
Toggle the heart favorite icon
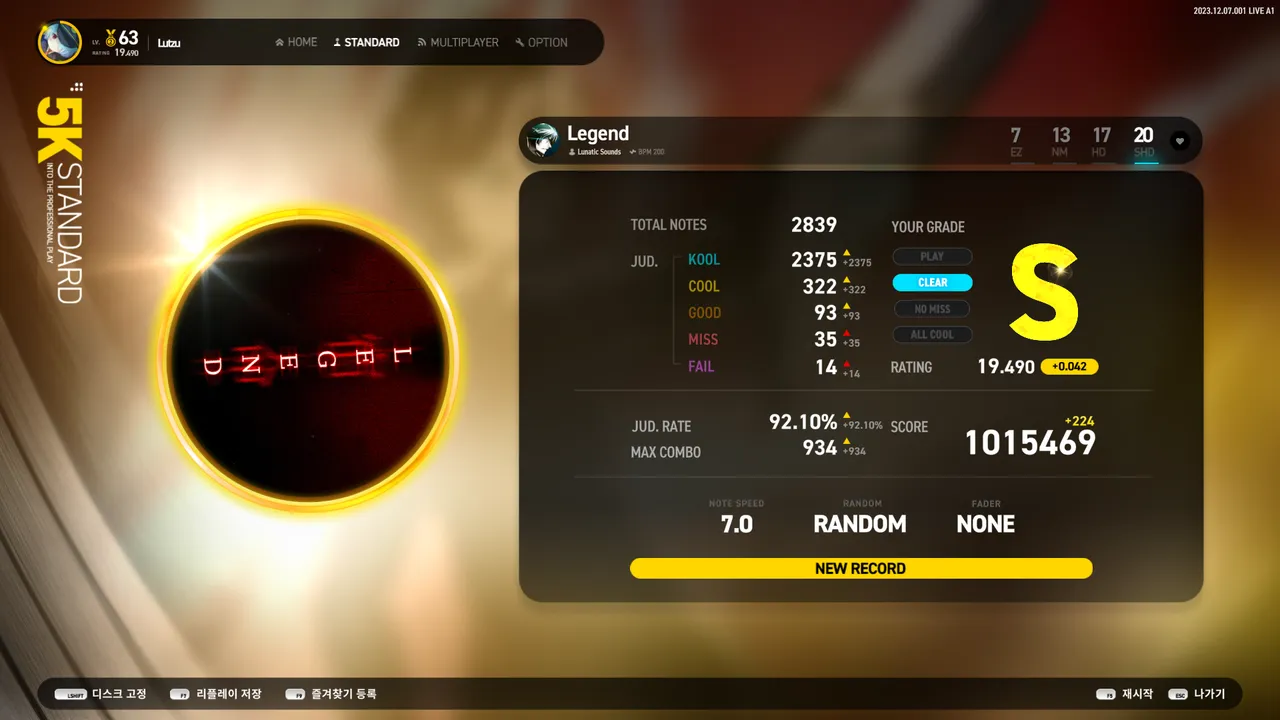tap(1180, 141)
